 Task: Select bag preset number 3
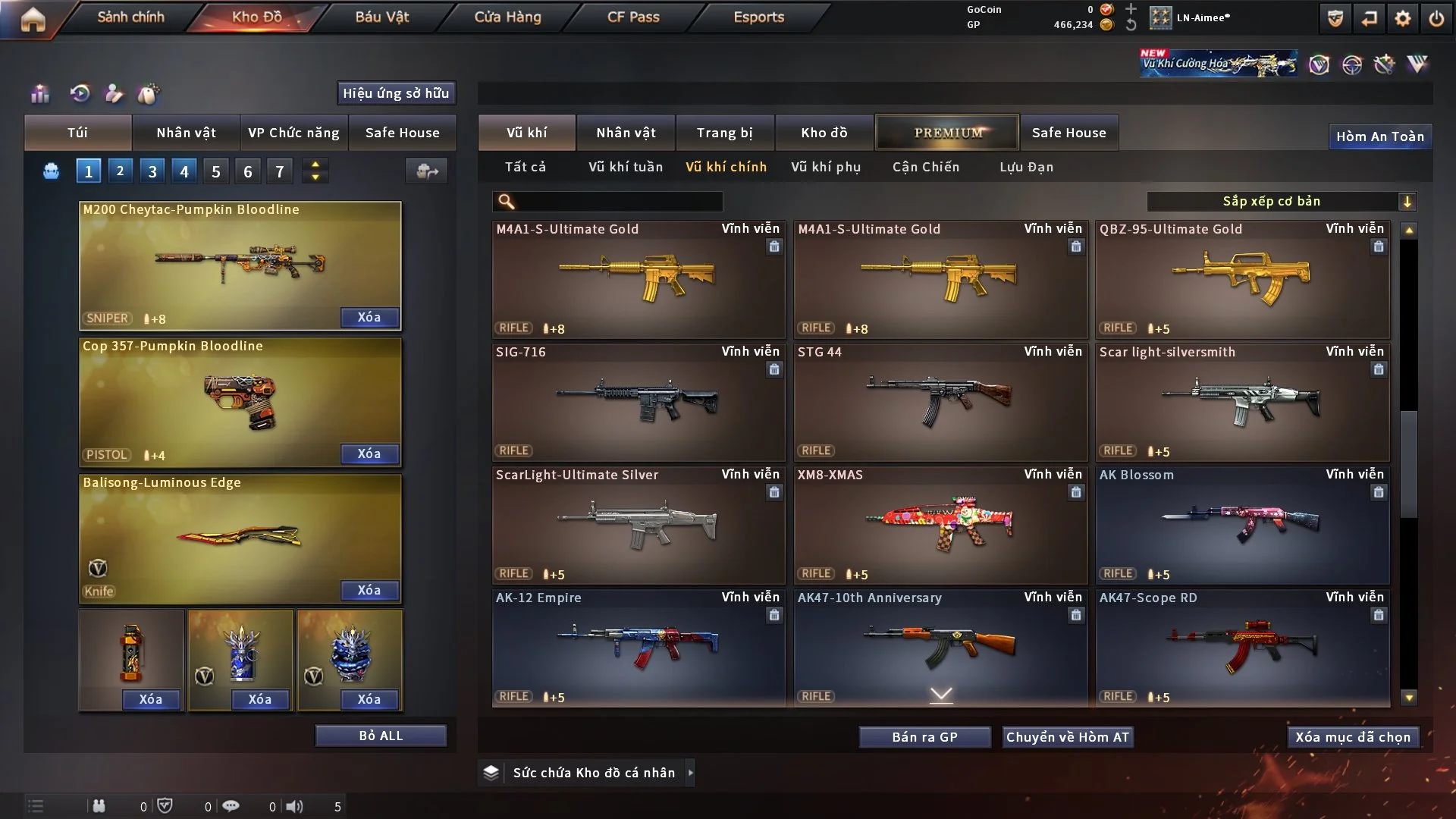pyautogui.click(x=152, y=171)
